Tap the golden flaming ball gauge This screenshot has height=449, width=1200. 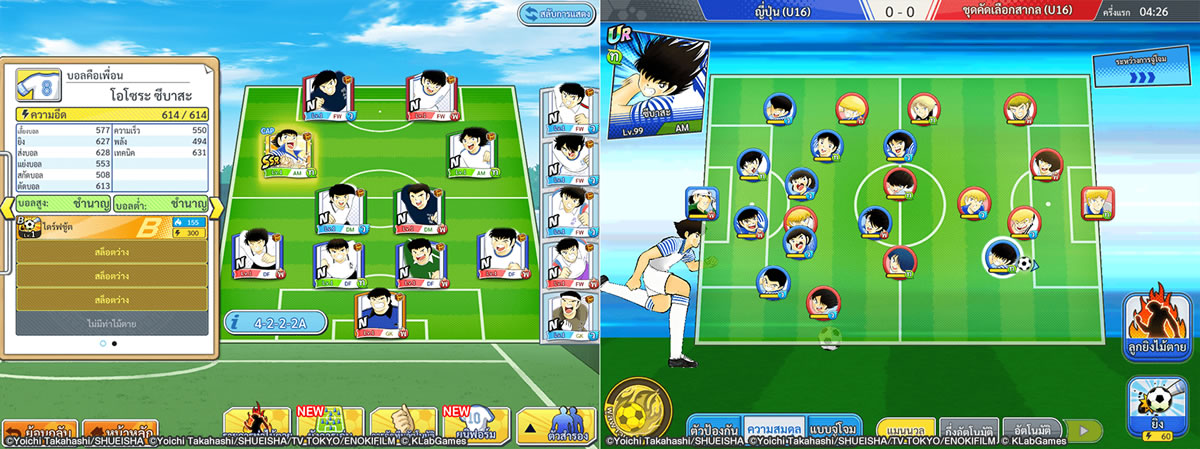point(636,411)
